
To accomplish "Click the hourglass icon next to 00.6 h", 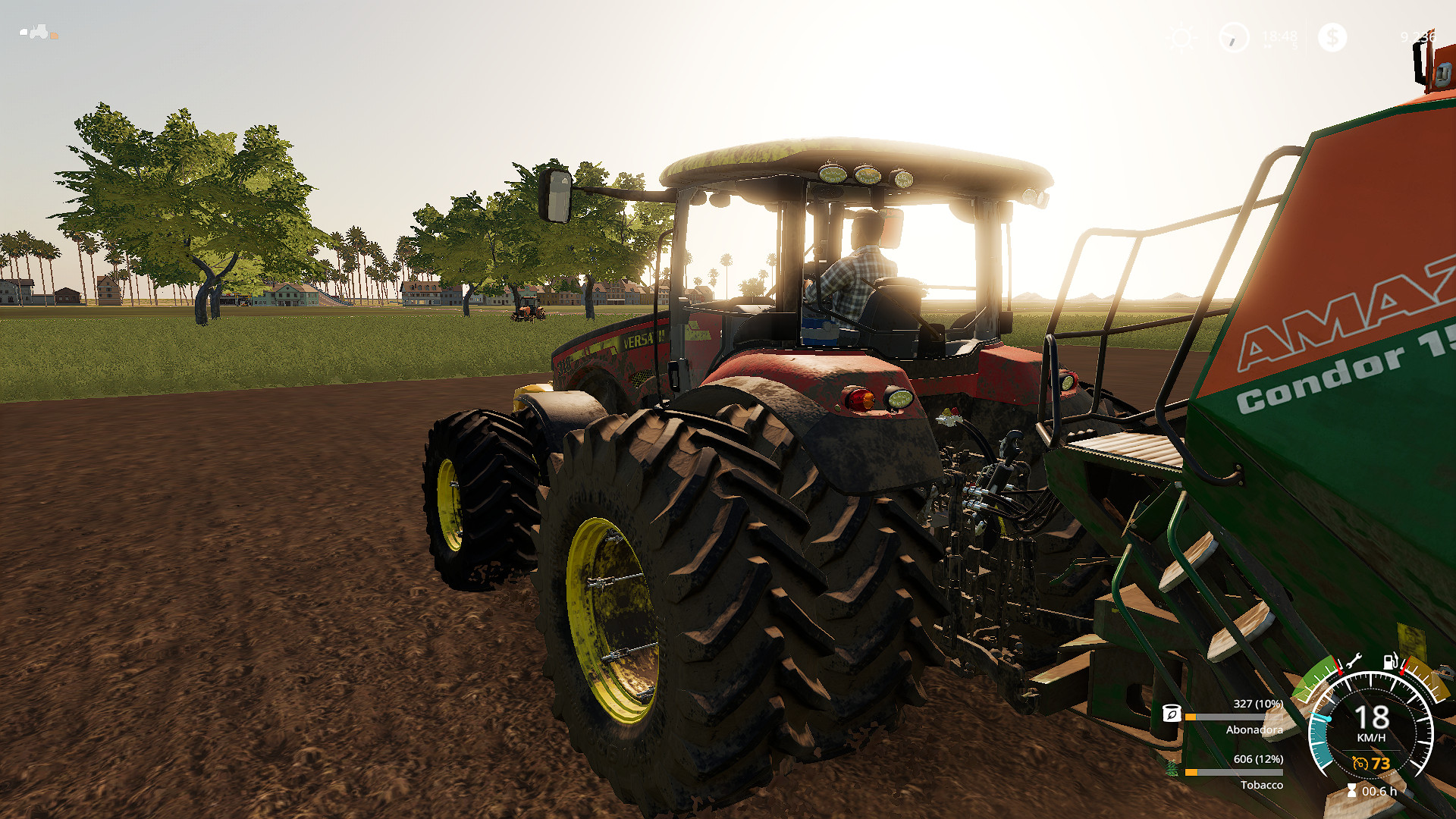I will (1351, 789).
